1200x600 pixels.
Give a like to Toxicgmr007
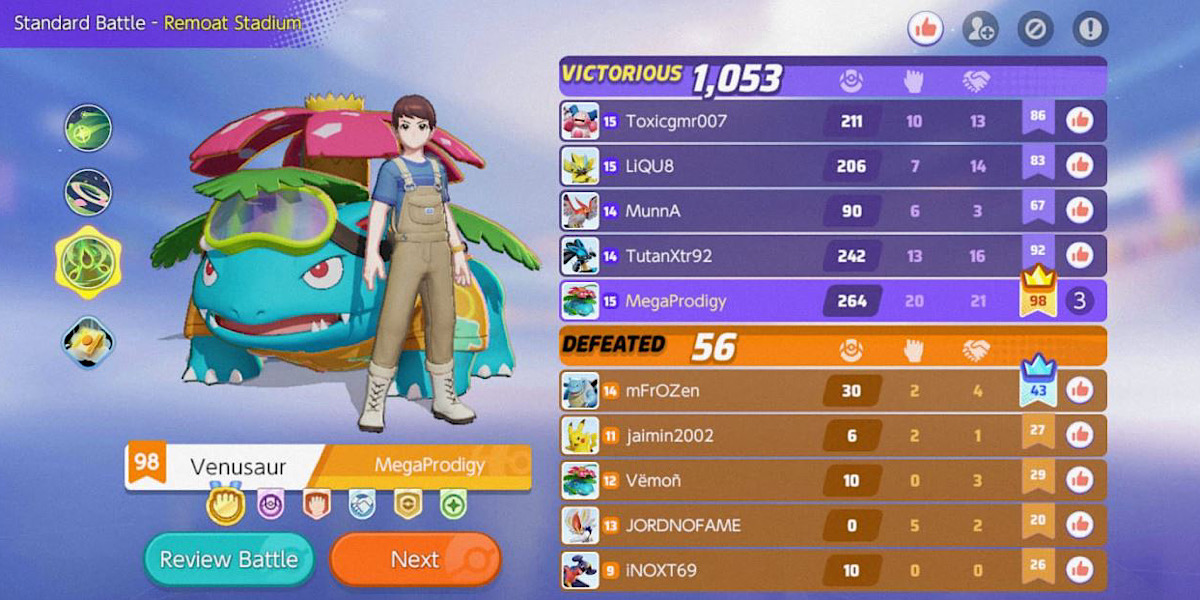[1079, 121]
